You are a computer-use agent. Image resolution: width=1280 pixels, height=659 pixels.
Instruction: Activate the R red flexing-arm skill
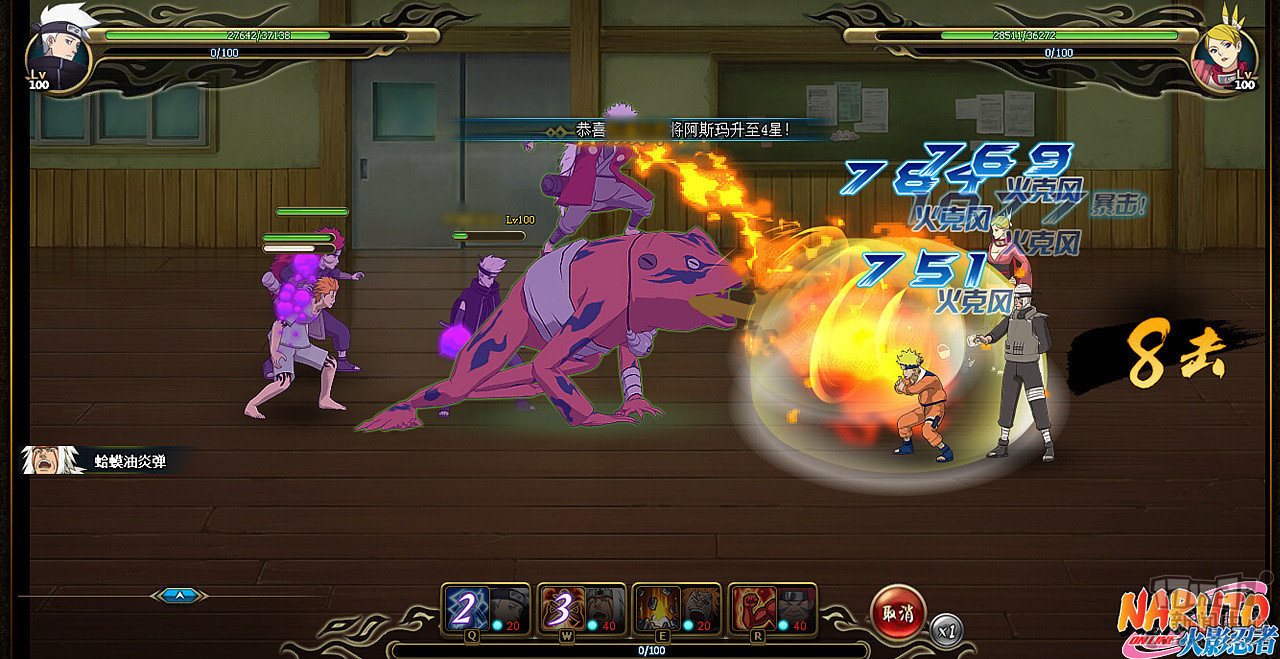pyautogui.click(x=753, y=607)
